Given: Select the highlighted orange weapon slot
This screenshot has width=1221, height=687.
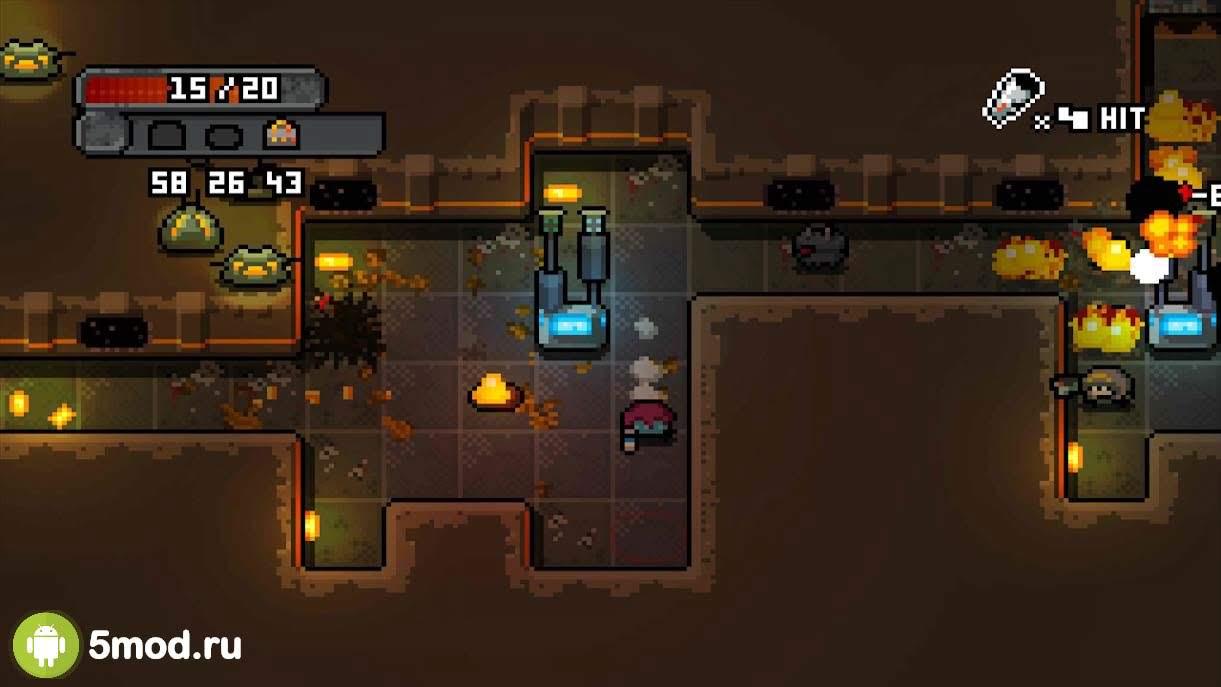Looking at the screenshot, I should (x=282, y=134).
